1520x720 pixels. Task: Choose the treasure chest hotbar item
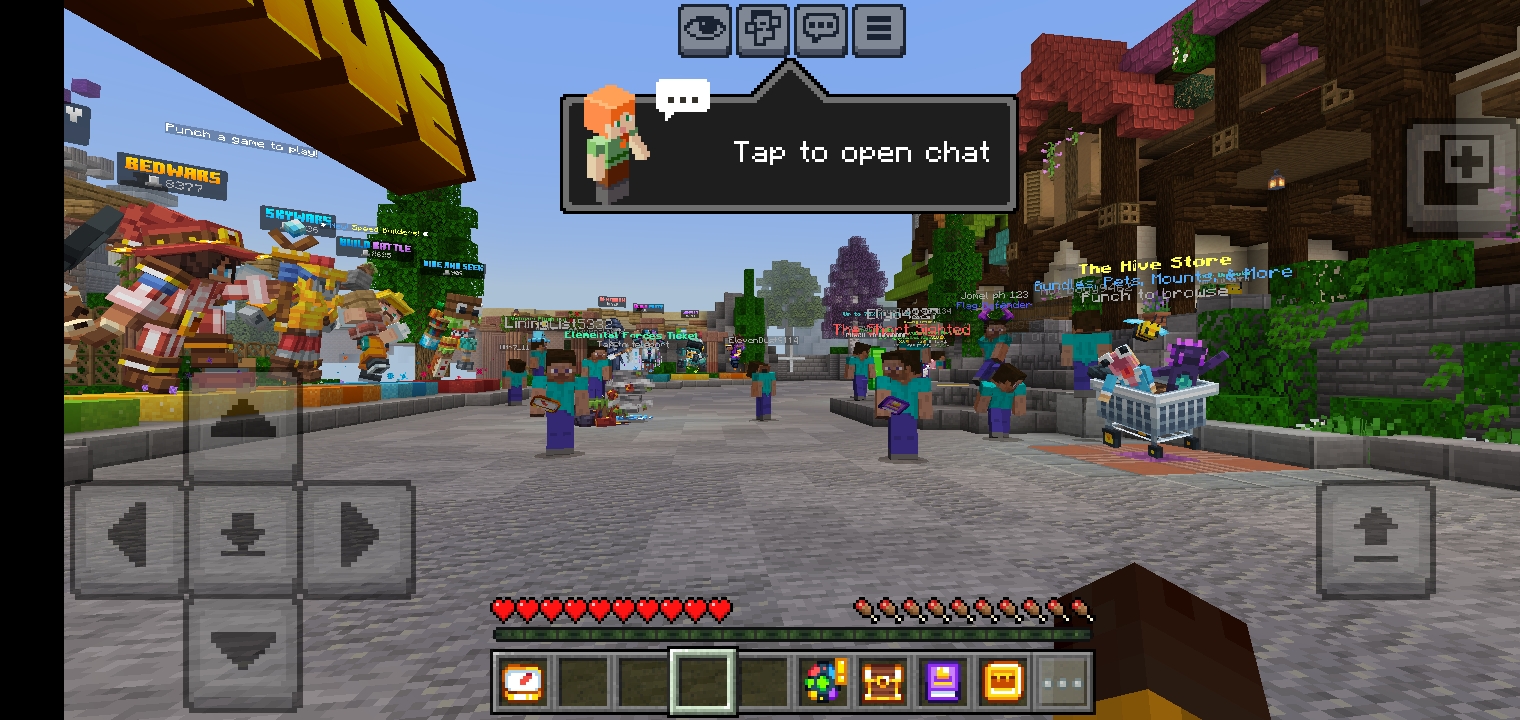(884, 683)
